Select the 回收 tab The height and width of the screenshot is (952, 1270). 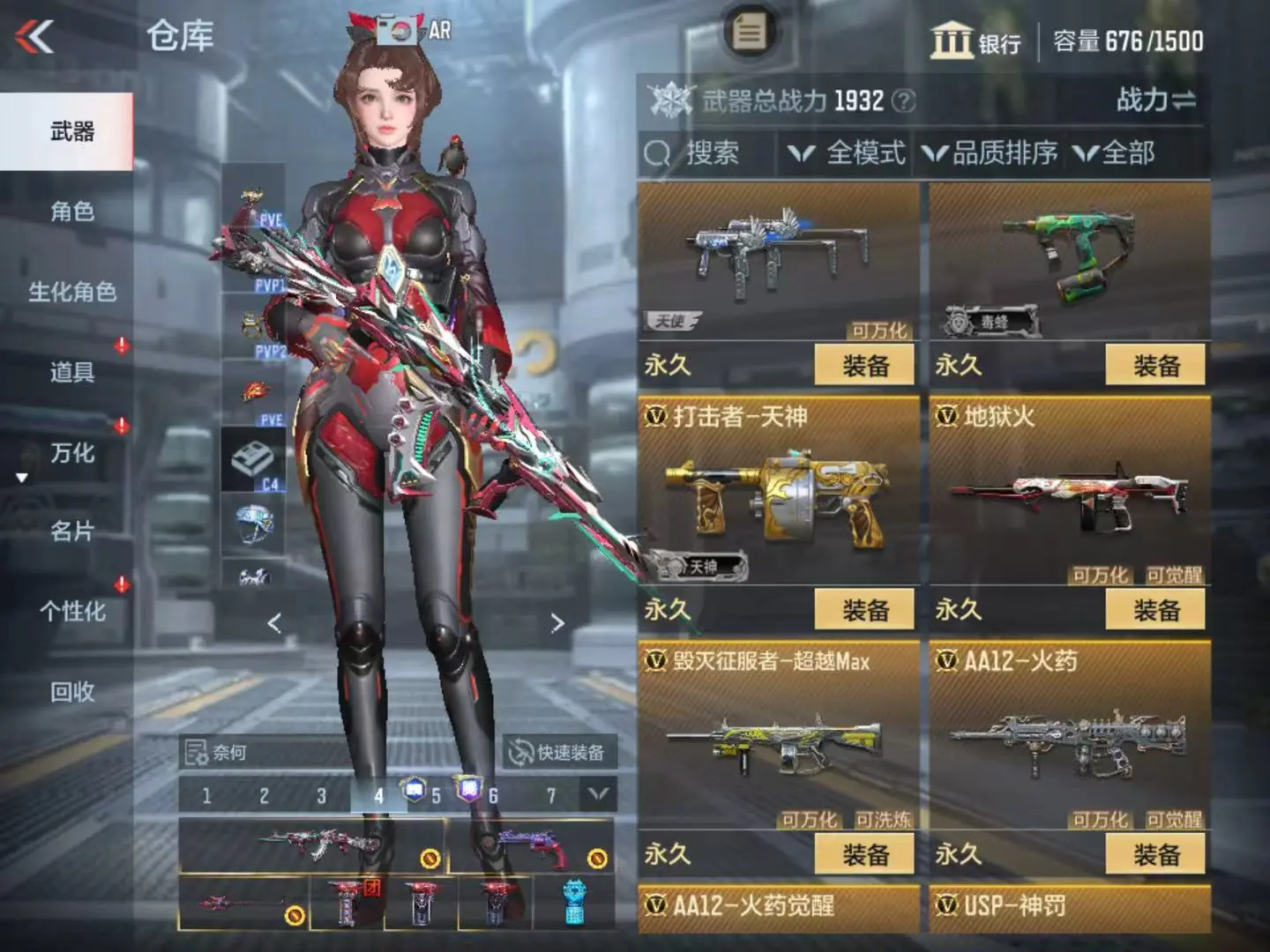point(71,692)
